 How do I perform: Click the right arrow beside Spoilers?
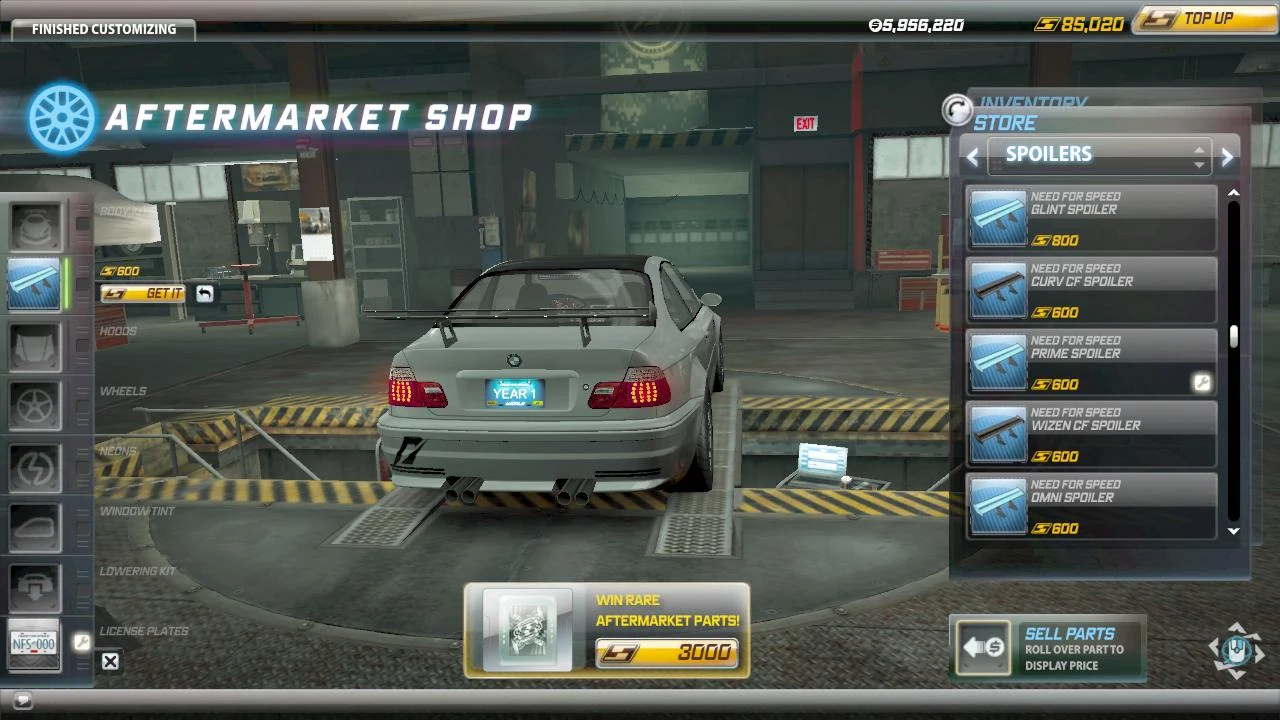point(1227,156)
